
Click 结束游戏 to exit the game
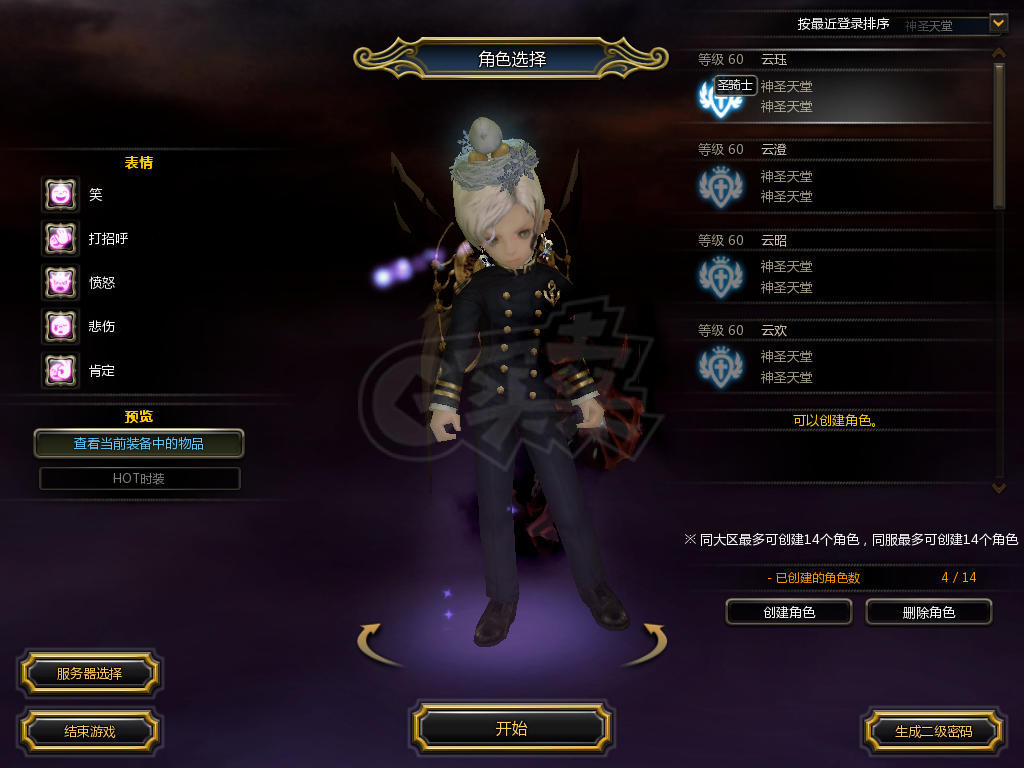click(89, 731)
